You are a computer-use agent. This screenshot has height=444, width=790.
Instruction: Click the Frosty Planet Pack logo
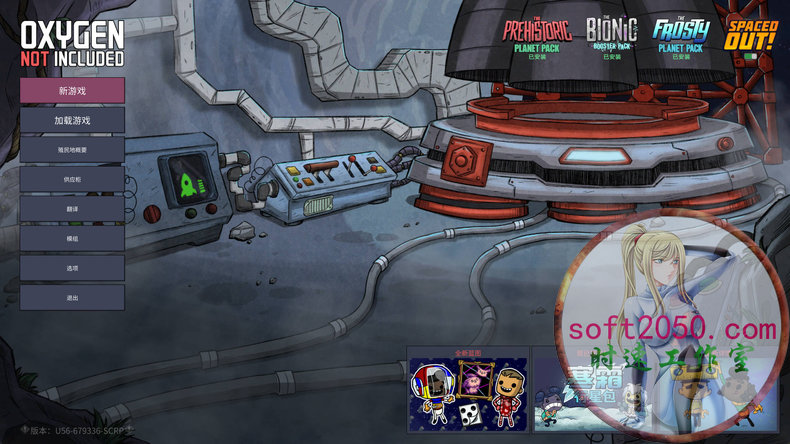(680, 34)
